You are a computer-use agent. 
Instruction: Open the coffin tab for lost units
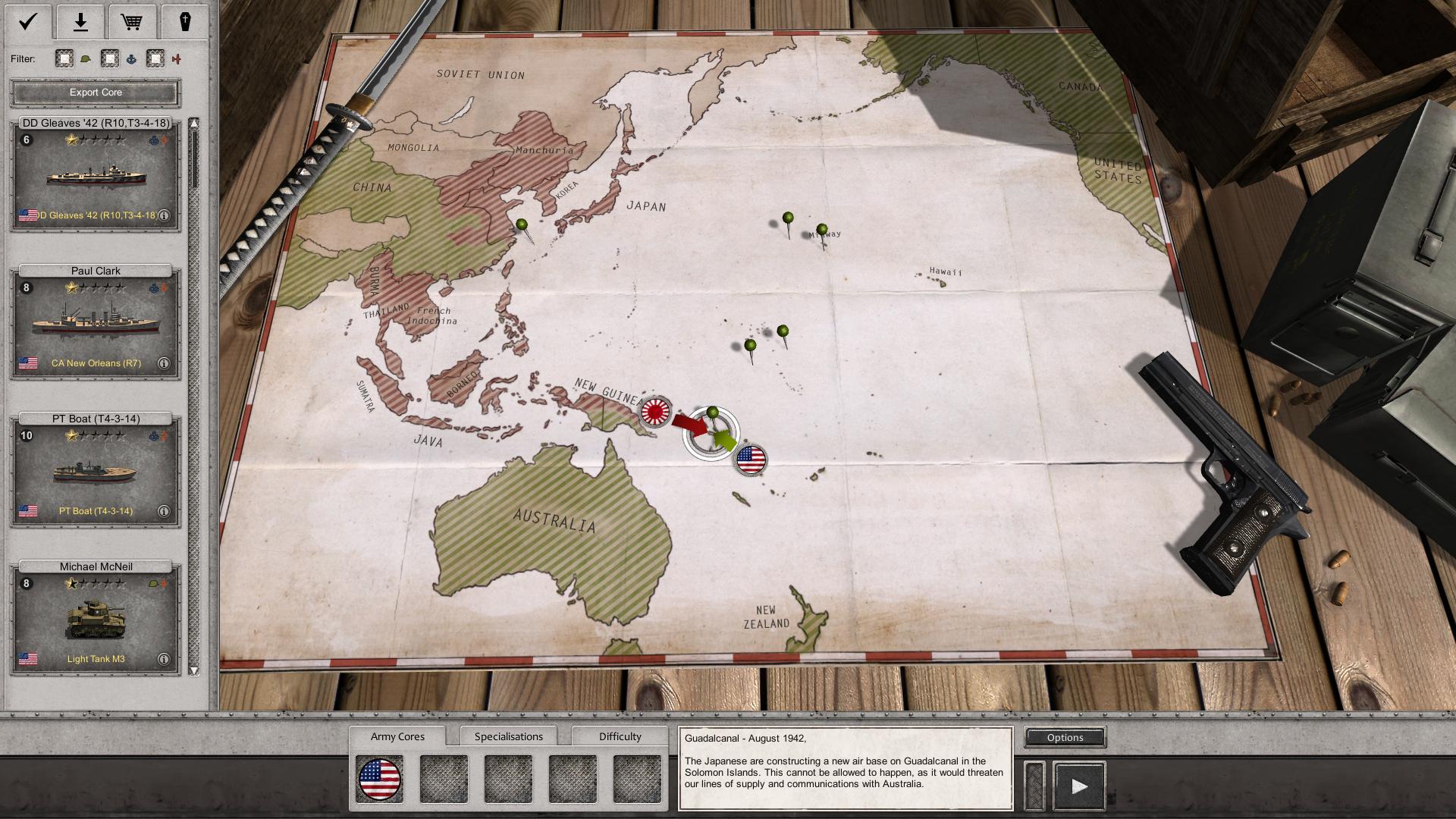click(184, 21)
